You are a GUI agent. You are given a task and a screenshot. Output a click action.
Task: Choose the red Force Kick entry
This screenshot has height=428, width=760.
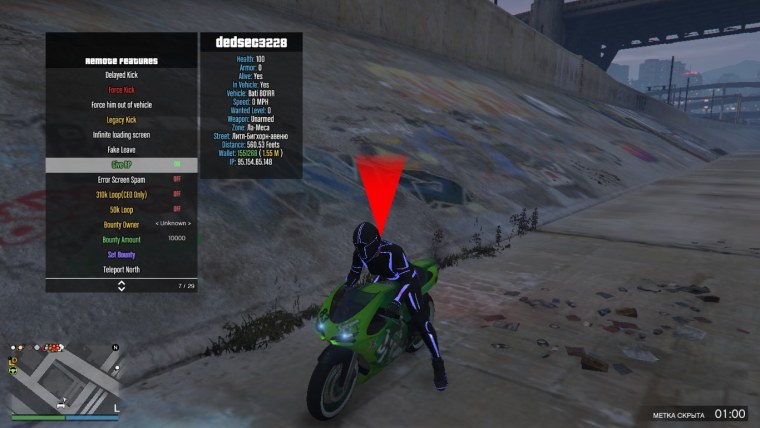121,90
